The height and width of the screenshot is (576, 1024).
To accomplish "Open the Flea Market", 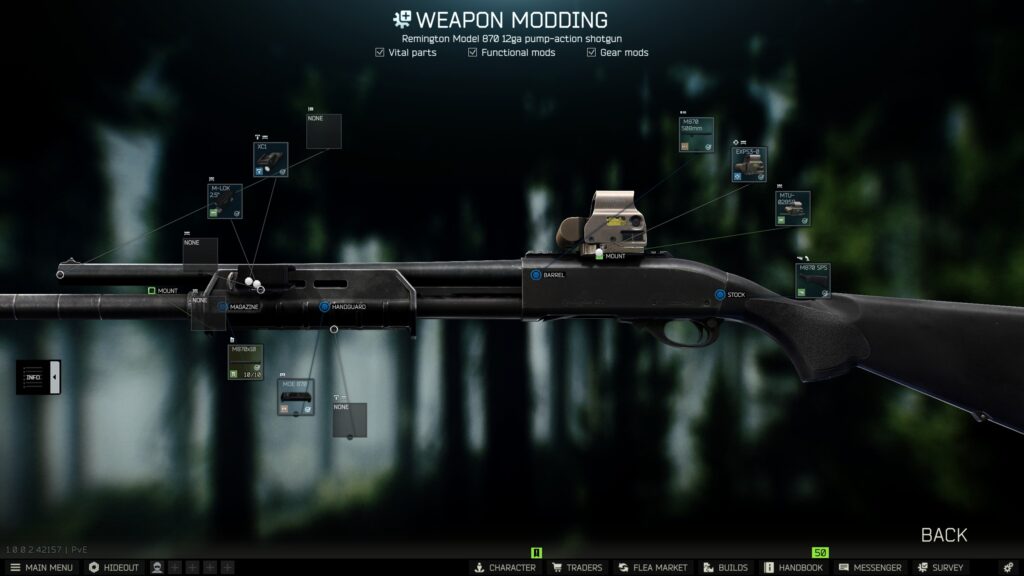I will click(x=652, y=567).
